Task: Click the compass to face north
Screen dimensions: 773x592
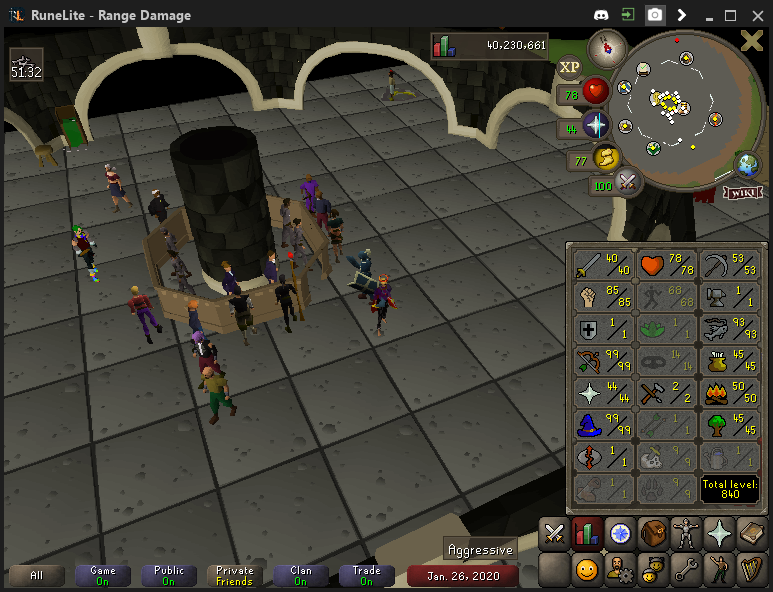Action: (606, 46)
